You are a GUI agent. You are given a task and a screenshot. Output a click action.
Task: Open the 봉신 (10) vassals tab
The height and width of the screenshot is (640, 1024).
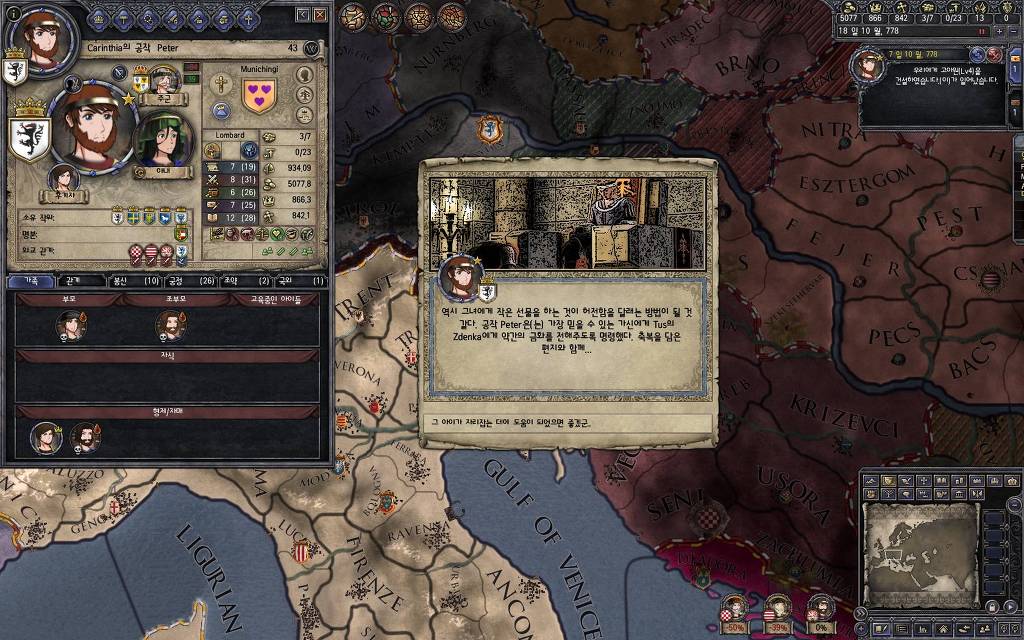tap(135, 281)
